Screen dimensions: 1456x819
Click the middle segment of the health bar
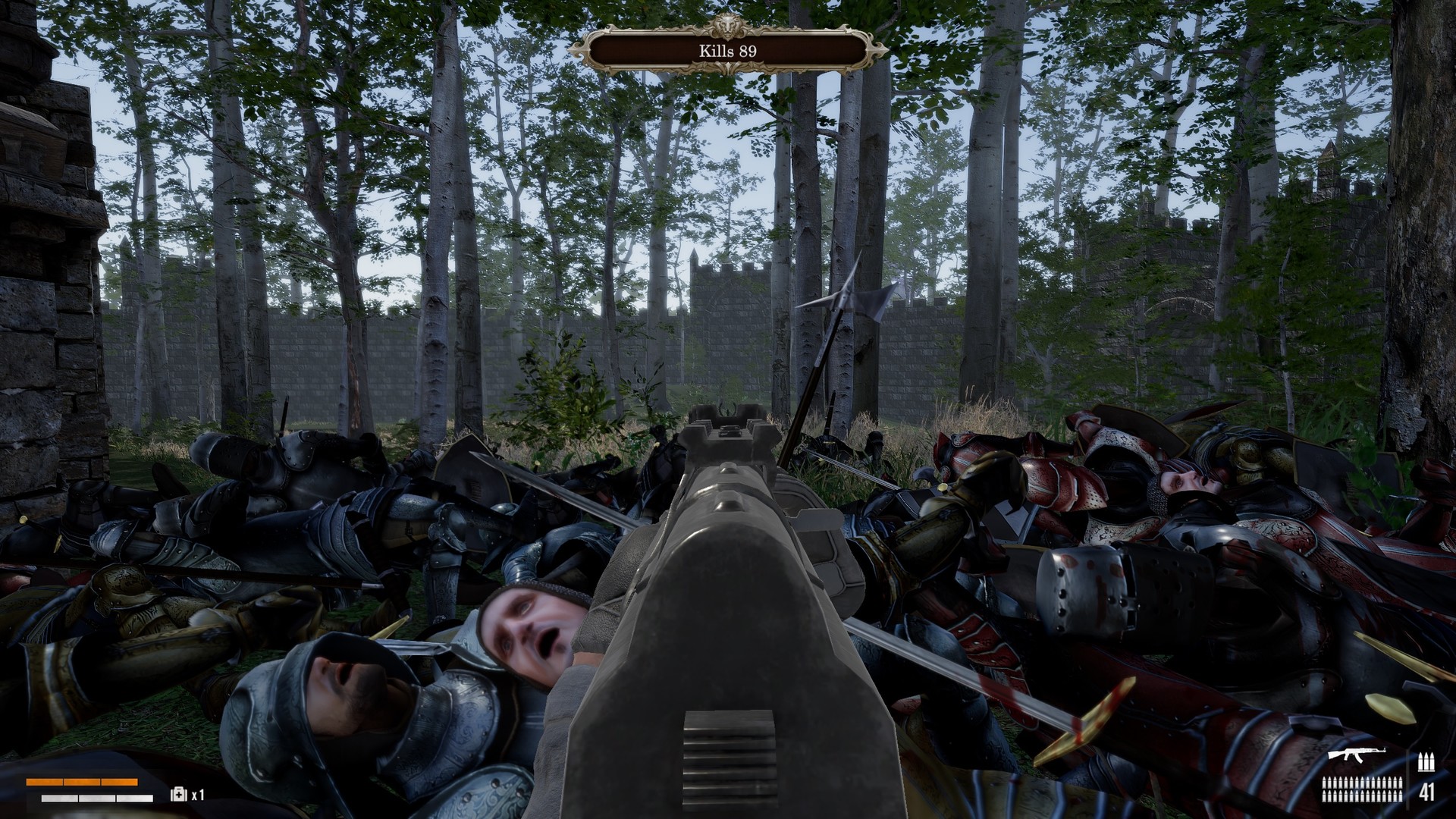pyautogui.click(x=82, y=782)
